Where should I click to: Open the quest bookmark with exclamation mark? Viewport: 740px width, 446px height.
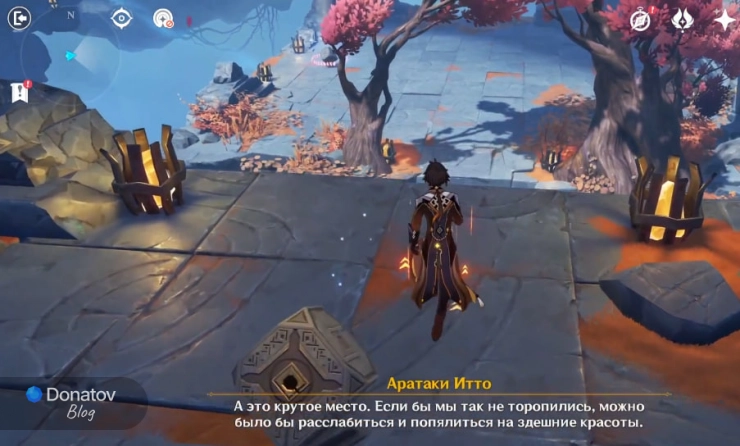tap(19, 92)
